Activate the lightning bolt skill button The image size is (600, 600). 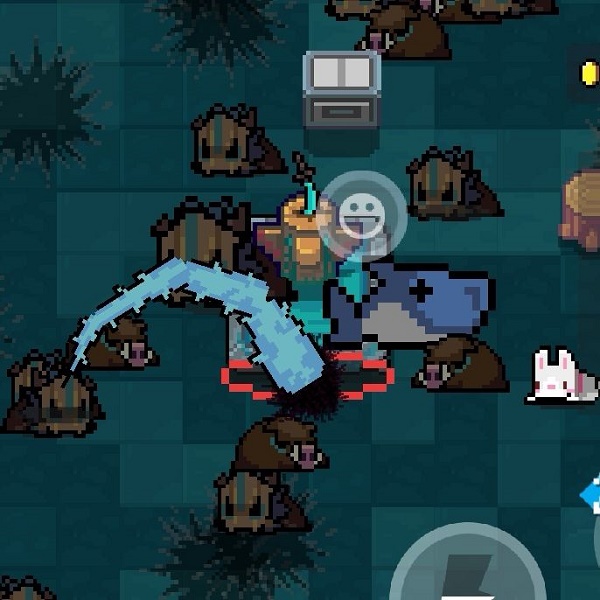[x=467, y=572]
